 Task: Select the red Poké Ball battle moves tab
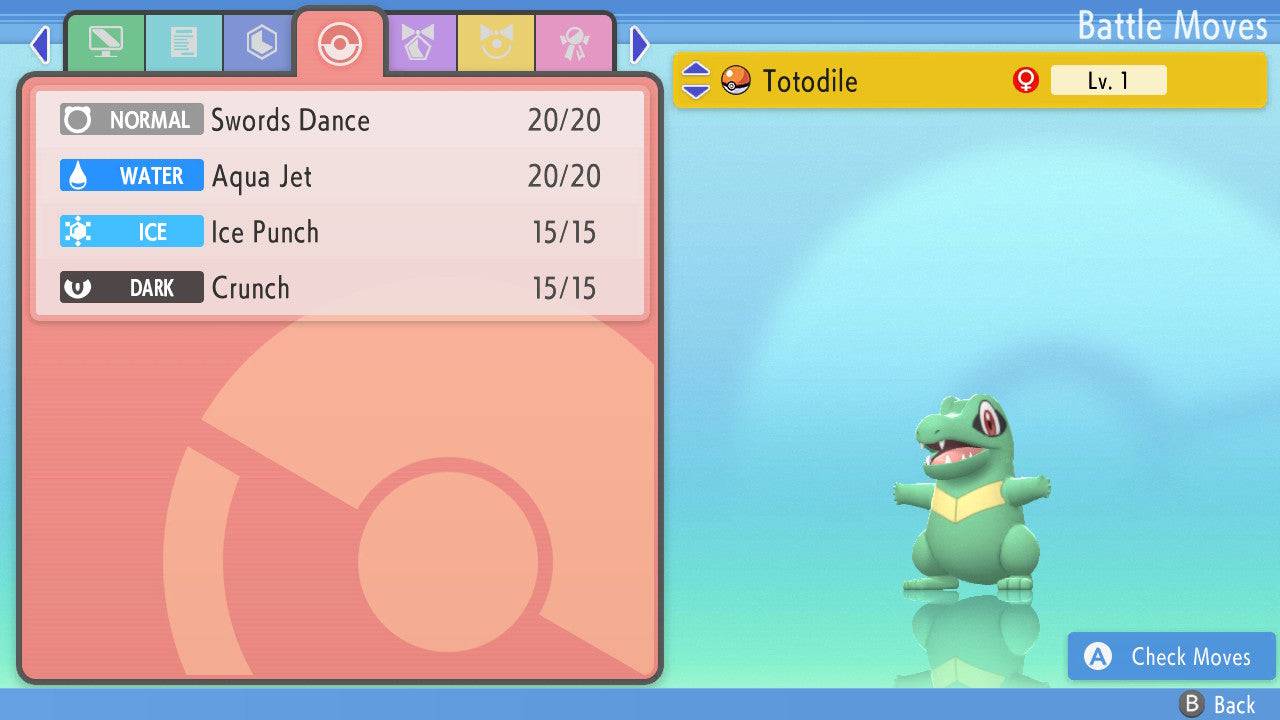point(339,44)
